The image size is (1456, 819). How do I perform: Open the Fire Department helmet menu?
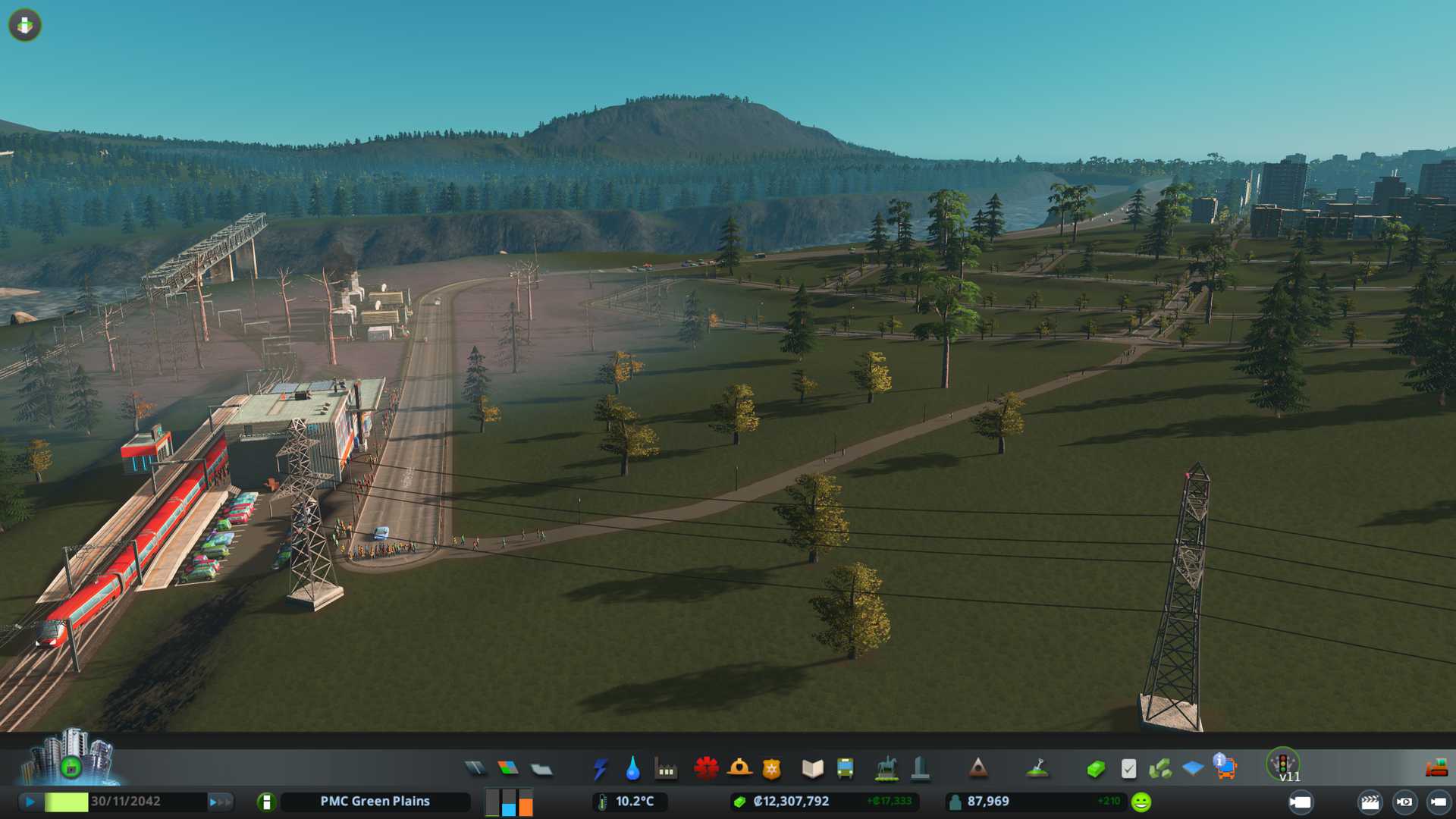739,769
